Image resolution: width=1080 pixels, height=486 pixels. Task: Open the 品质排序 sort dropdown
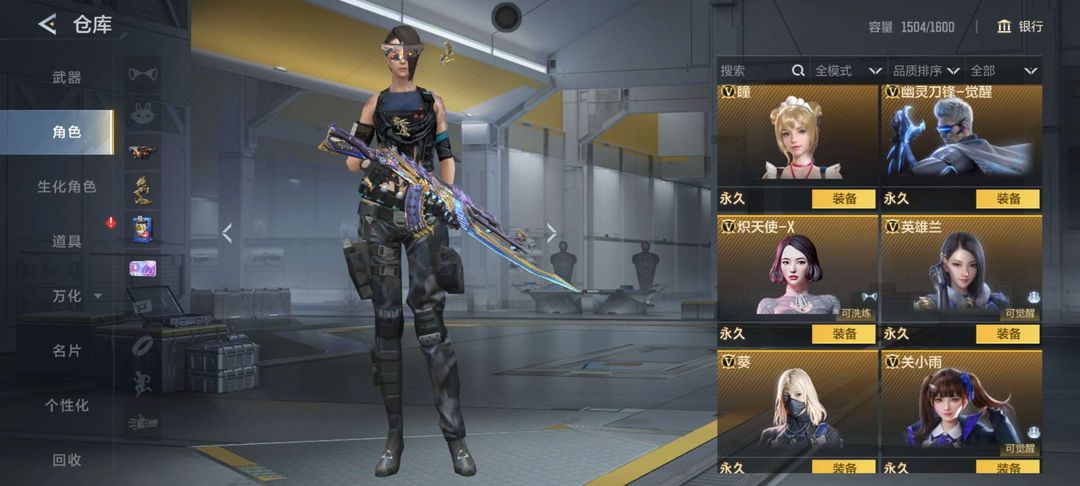(925, 71)
